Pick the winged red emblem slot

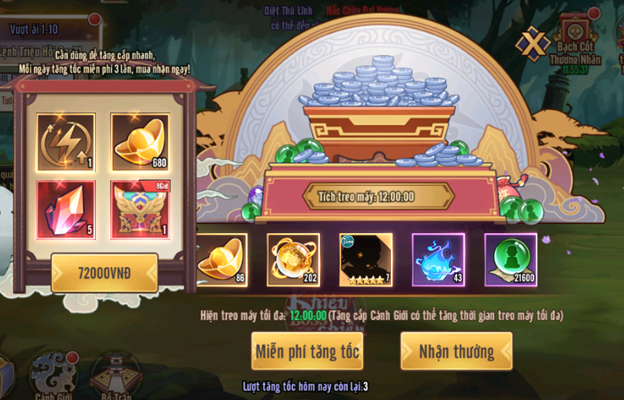tap(139, 208)
